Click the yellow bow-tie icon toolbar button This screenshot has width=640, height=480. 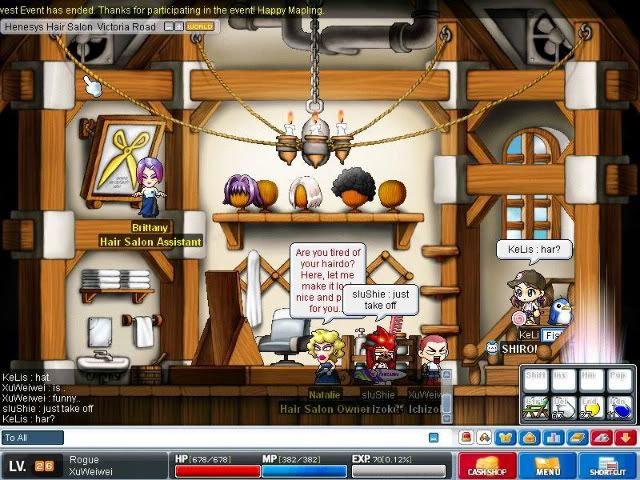[x=507, y=437]
